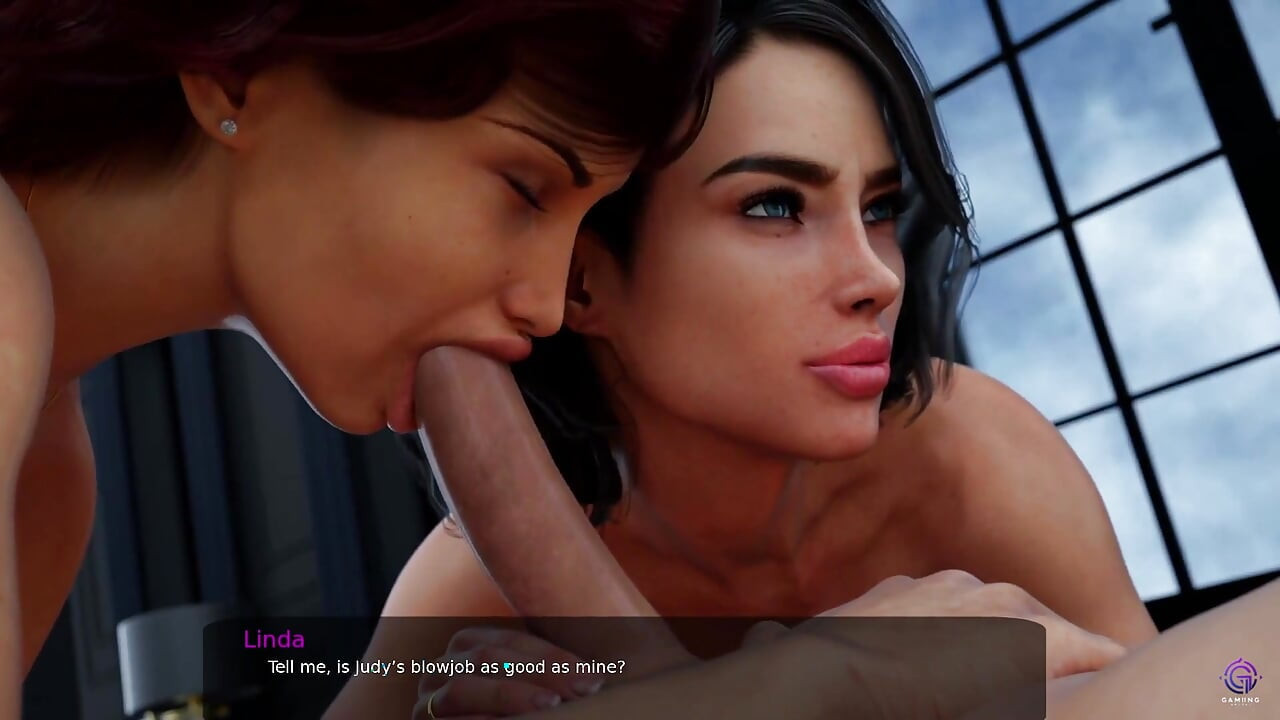
Task: Click the left arrow accent of the Gamiing logo
Action: (x=1221, y=677)
